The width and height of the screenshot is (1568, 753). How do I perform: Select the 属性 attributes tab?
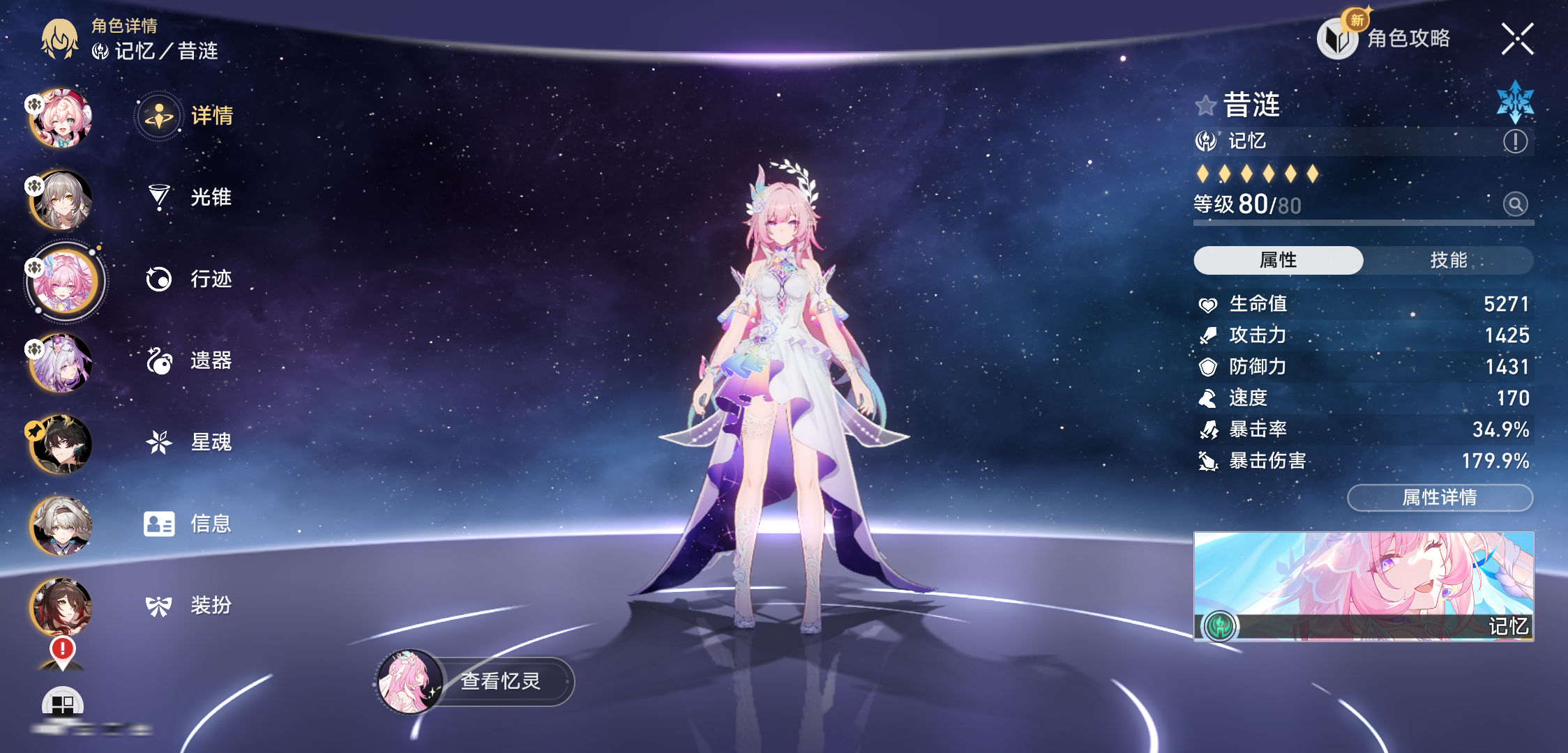pos(1278,260)
